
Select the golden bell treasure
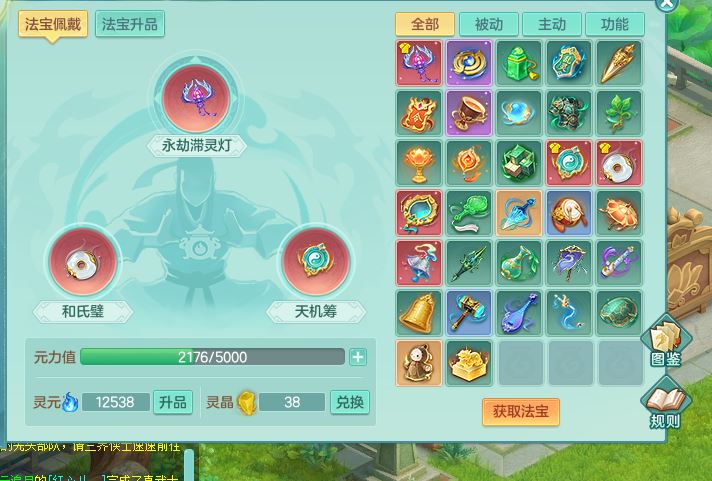pos(419,313)
